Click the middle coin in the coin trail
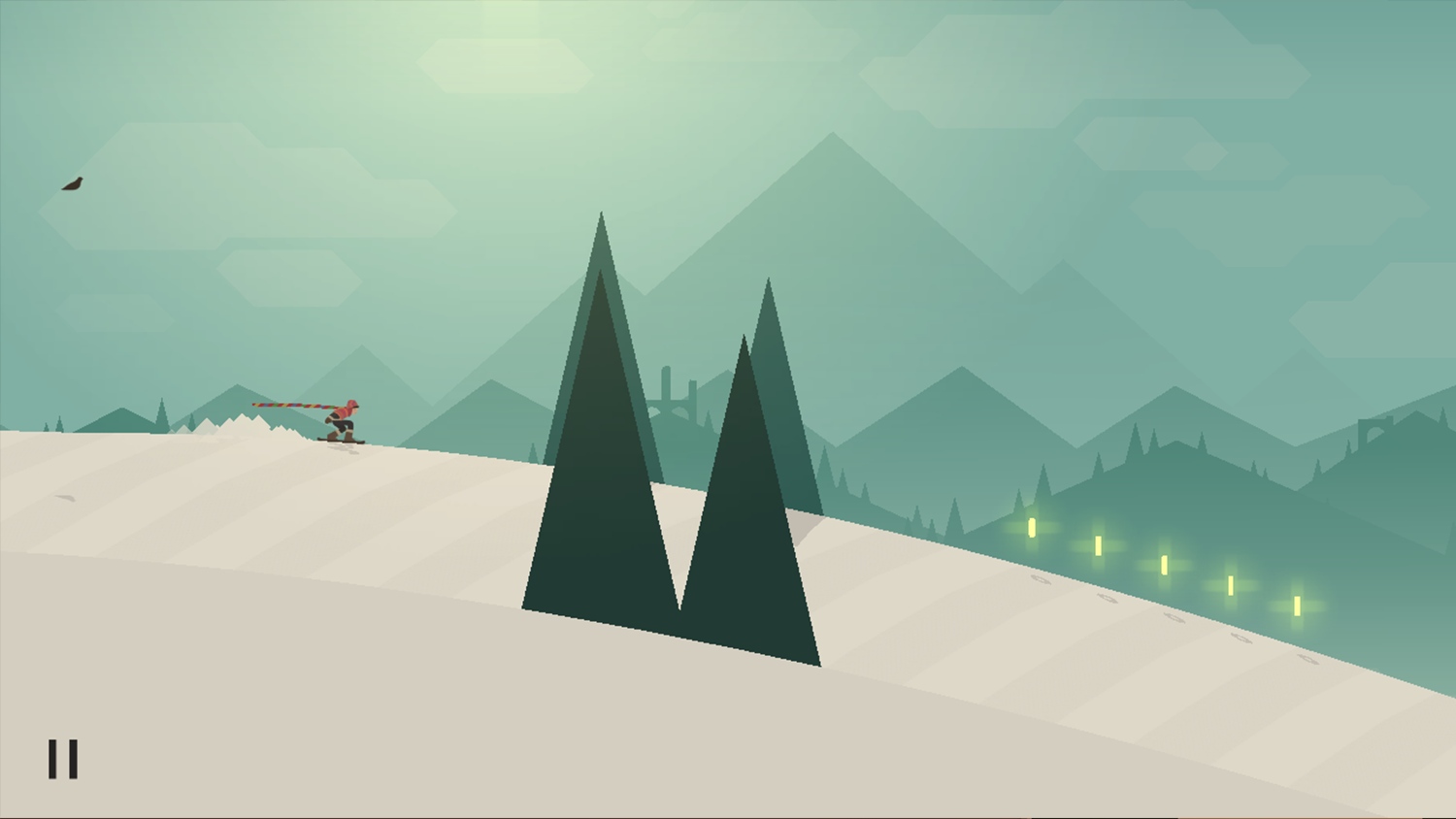The image size is (1456, 819). click(1164, 565)
